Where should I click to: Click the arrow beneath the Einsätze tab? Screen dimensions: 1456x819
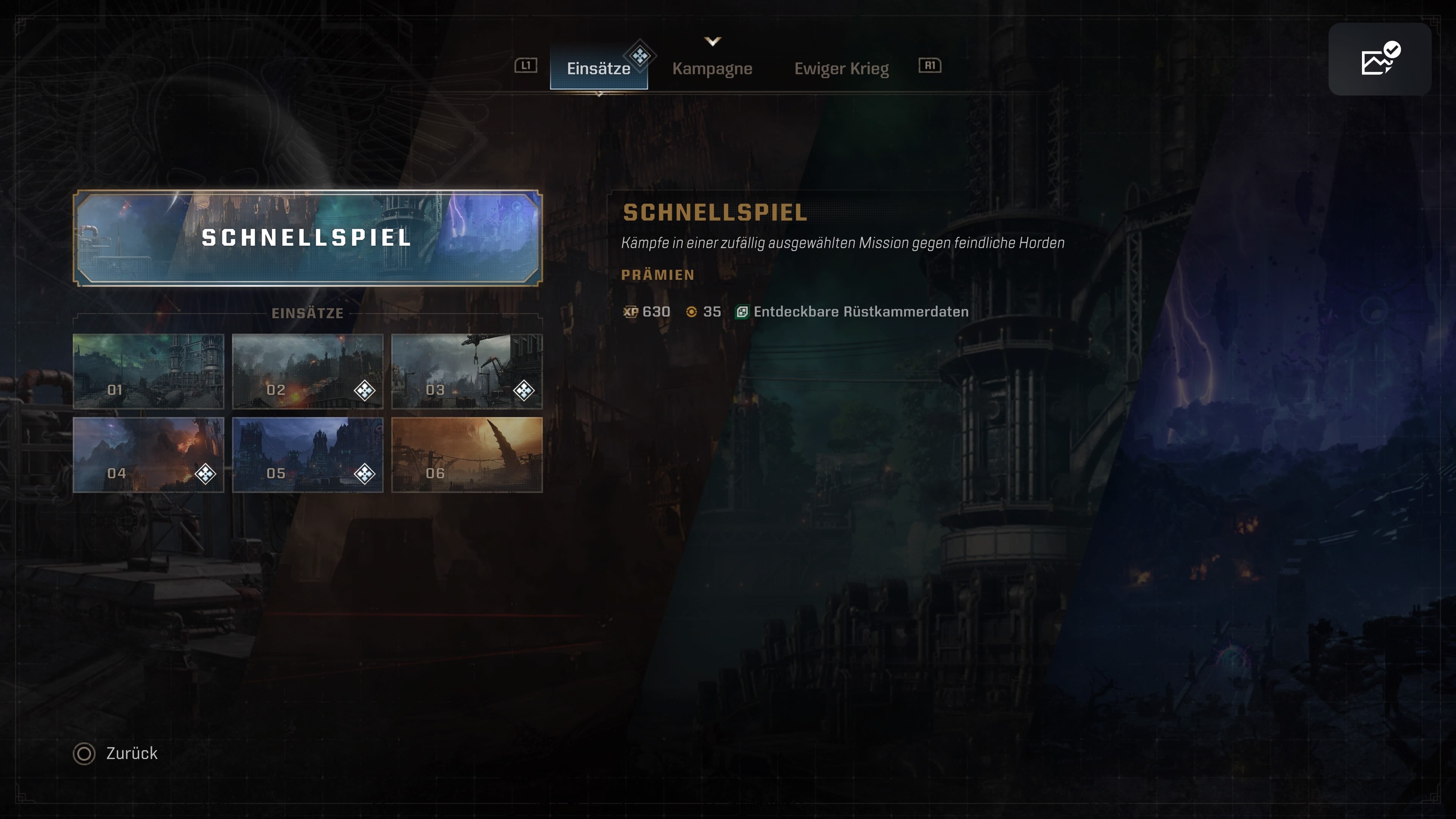pyautogui.click(x=599, y=94)
